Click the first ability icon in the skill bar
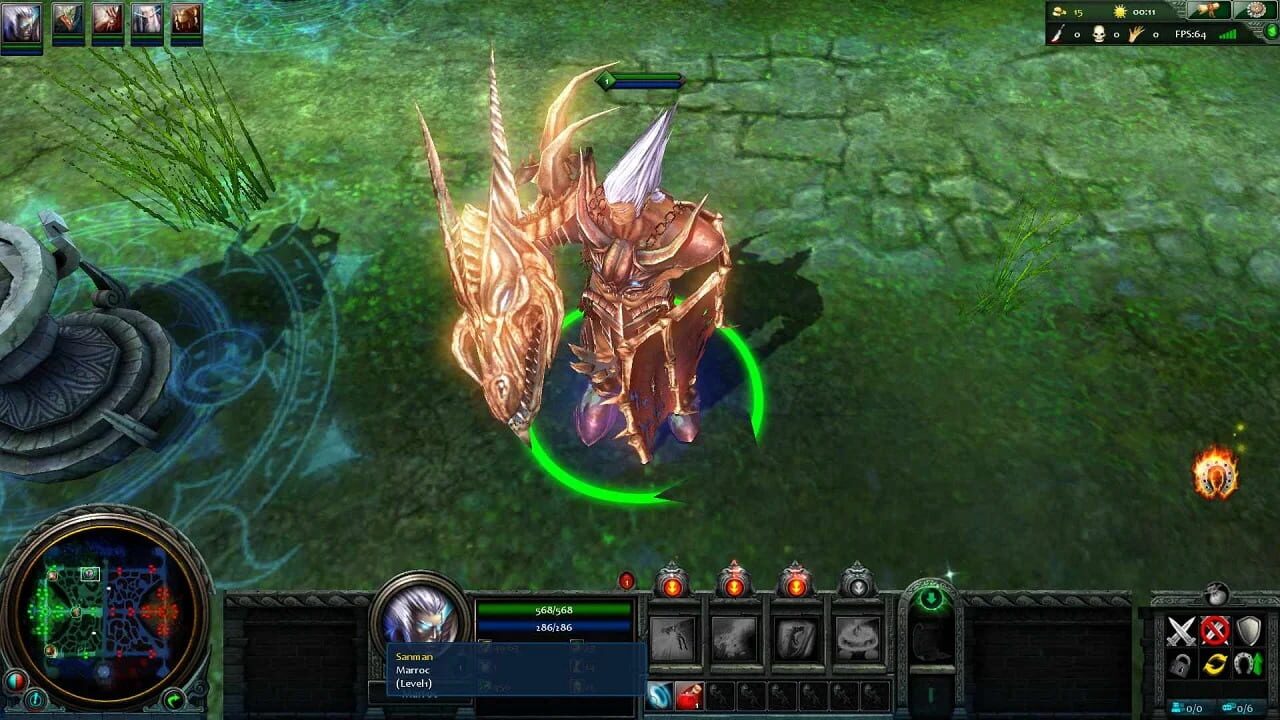This screenshot has height=720, width=1280. click(x=672, y=637)
